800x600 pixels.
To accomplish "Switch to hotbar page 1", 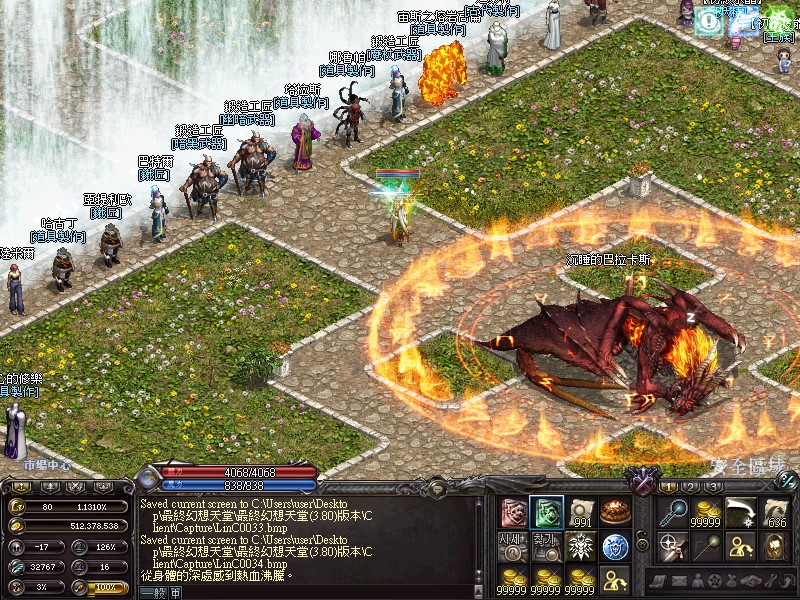I will (669, 486).
